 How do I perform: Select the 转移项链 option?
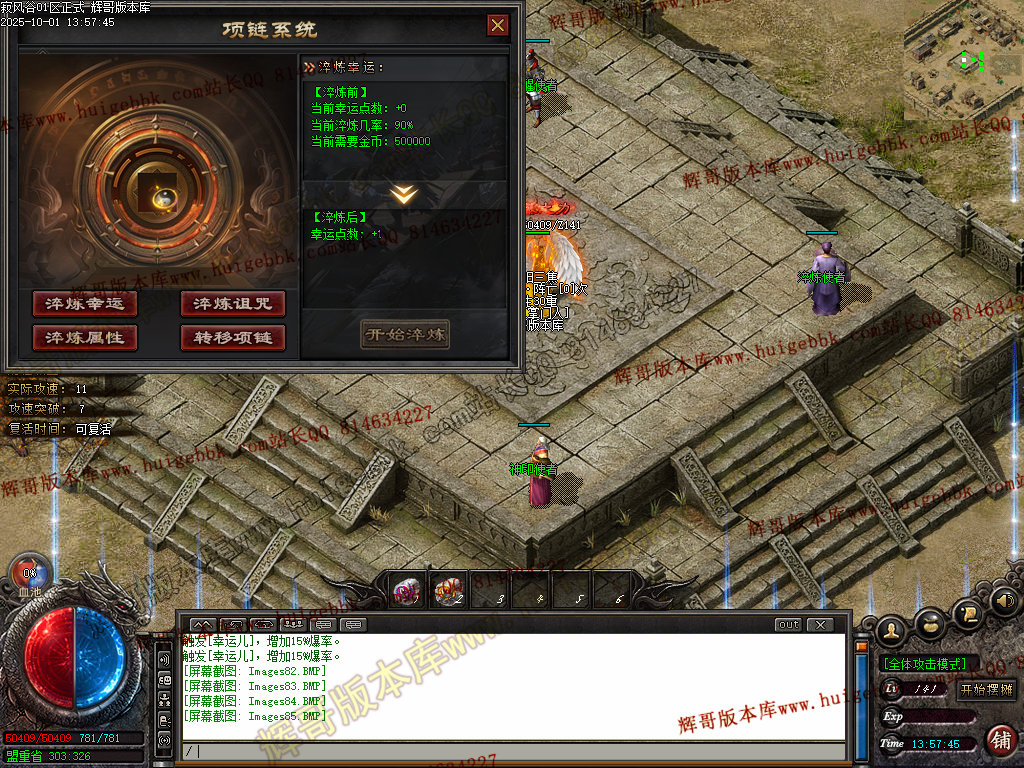point(233,338)
